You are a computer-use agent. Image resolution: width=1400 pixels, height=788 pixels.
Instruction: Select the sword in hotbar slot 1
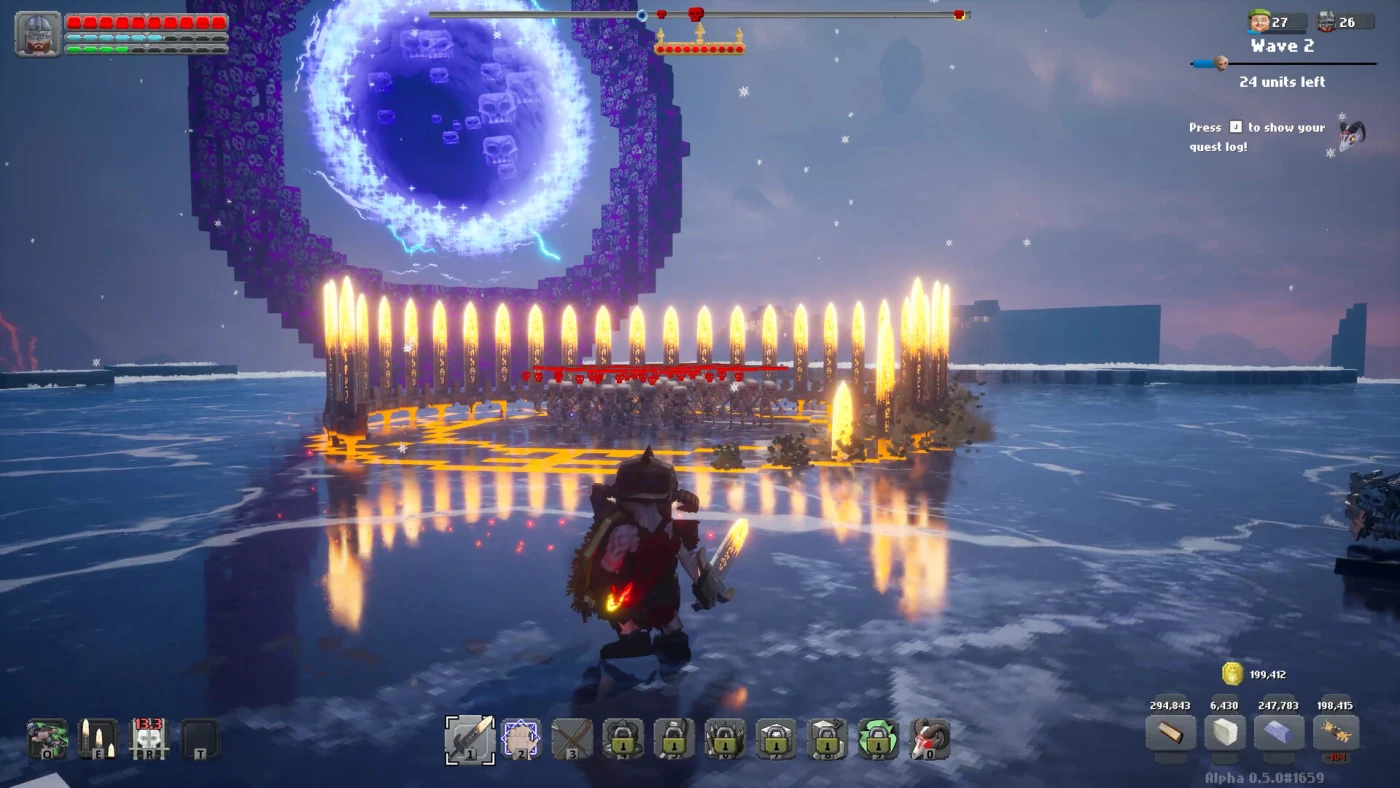pyautogui.click(x=469, y=739)
